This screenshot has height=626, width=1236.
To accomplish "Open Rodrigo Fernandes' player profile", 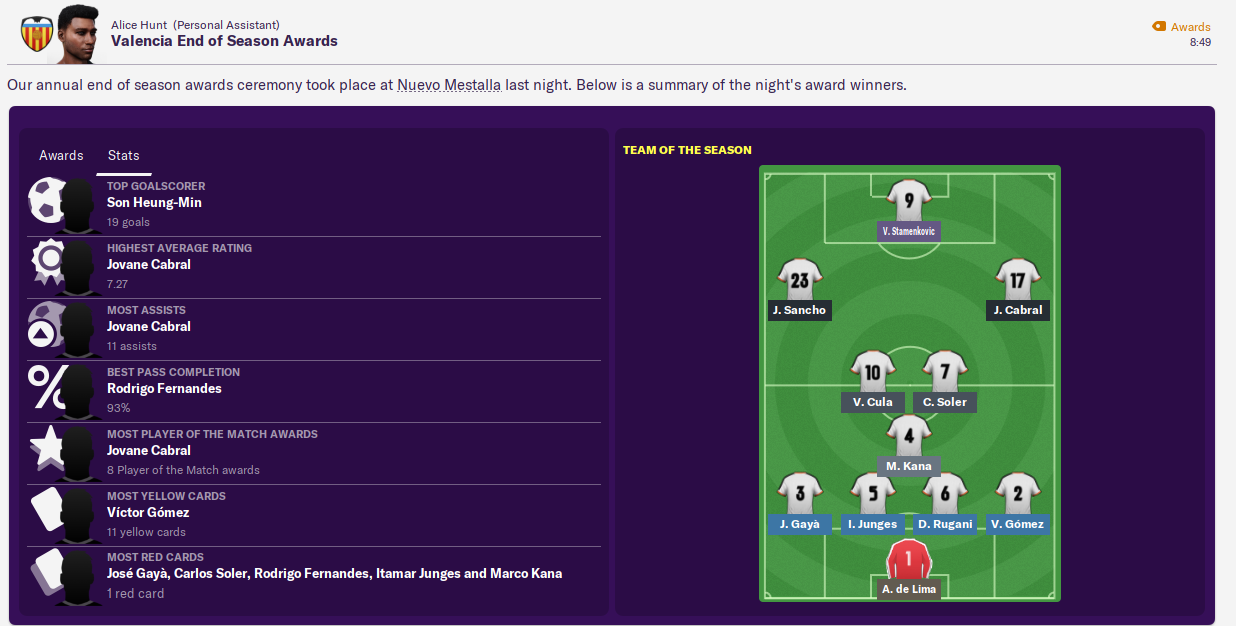I will [x=164, y=389].
